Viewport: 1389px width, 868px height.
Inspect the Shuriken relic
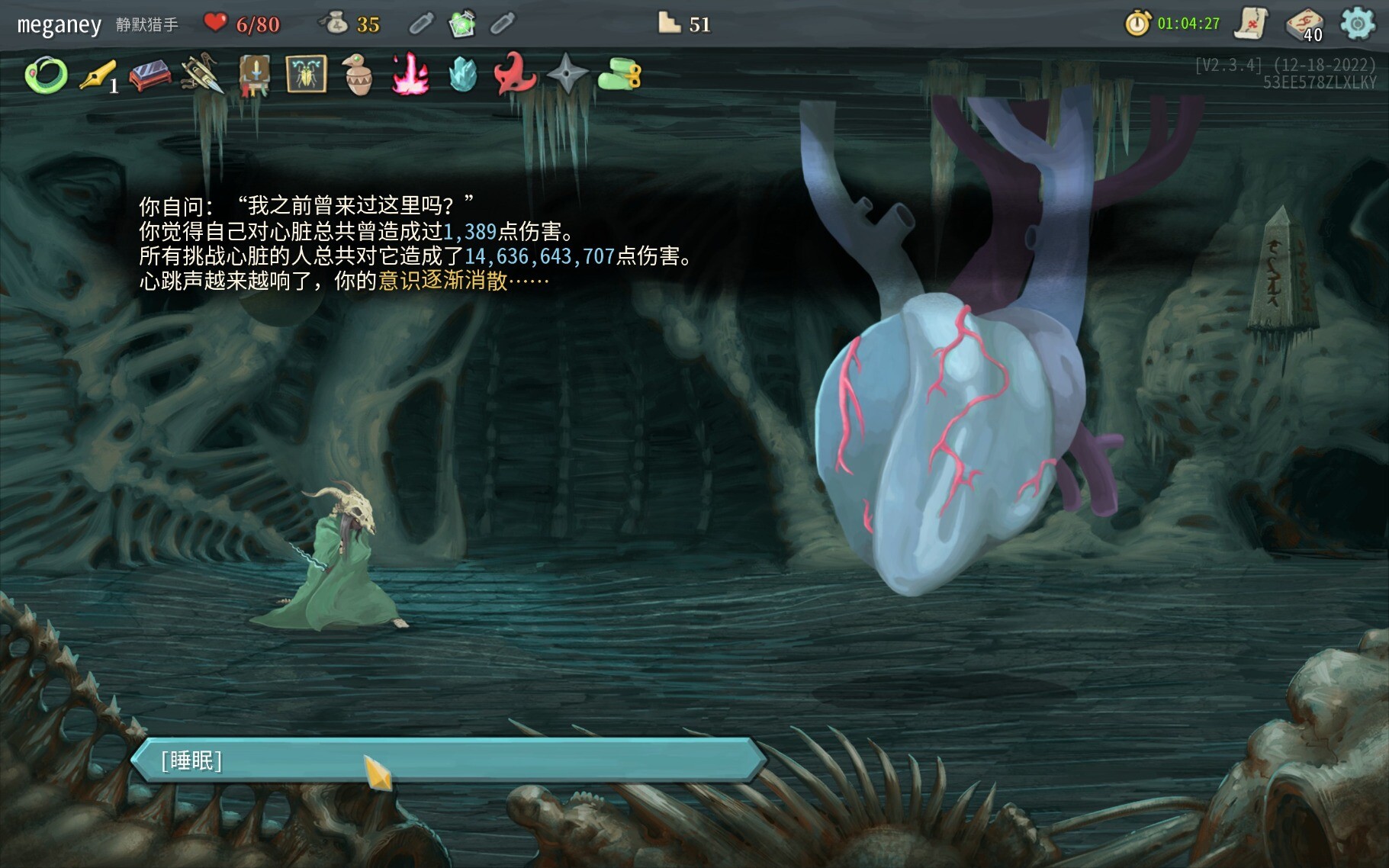click(567, 76)
